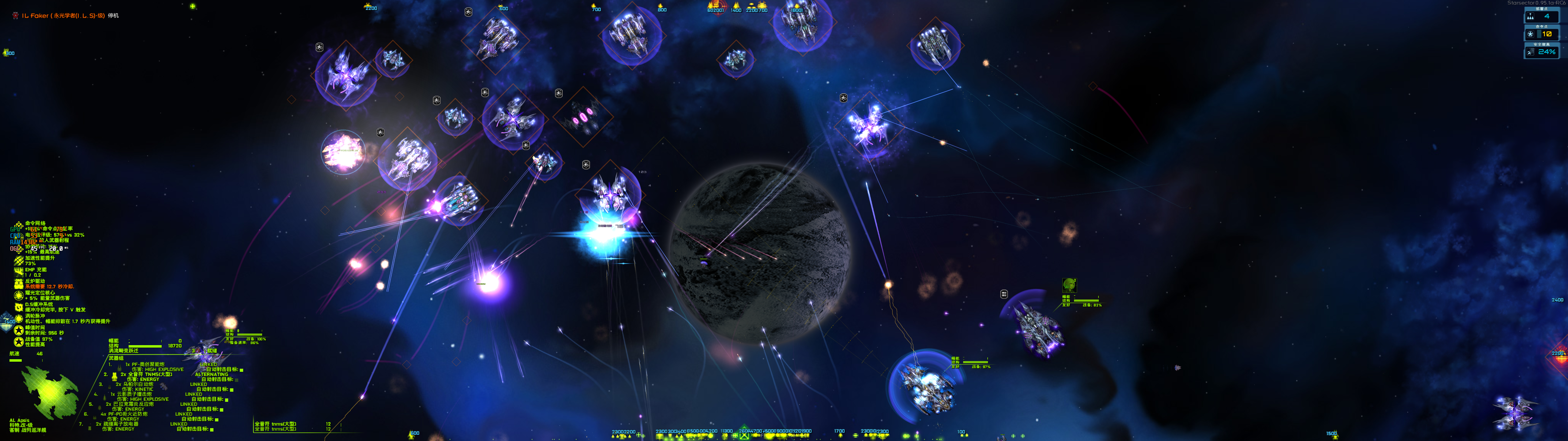The height and width of the screenshot is (441, 1568).
Task: Click the 涡轮脉冲 status icon
Action: (x=19, y=318)
